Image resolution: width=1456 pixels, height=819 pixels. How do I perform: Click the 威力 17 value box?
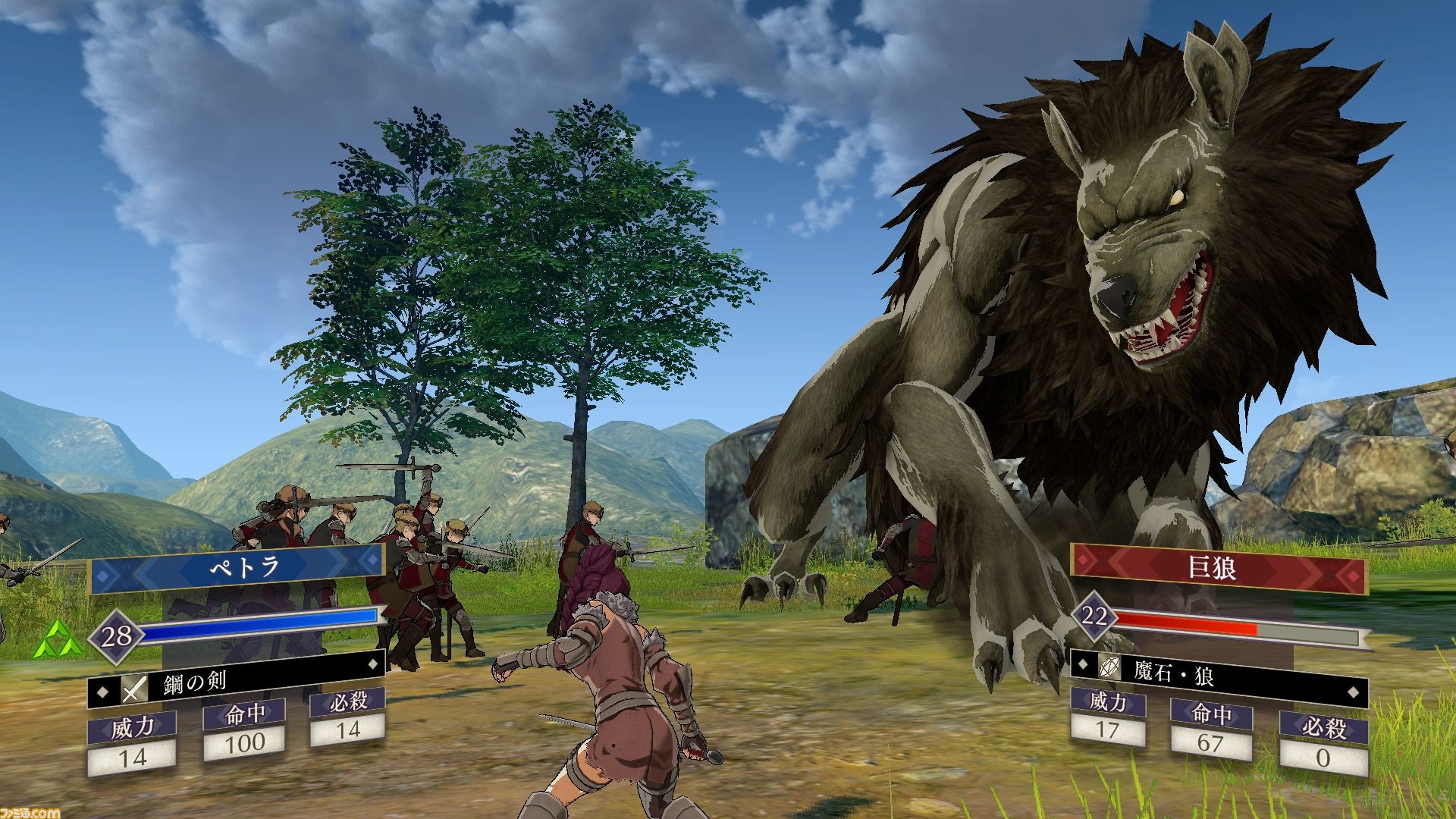(1107, 732)
